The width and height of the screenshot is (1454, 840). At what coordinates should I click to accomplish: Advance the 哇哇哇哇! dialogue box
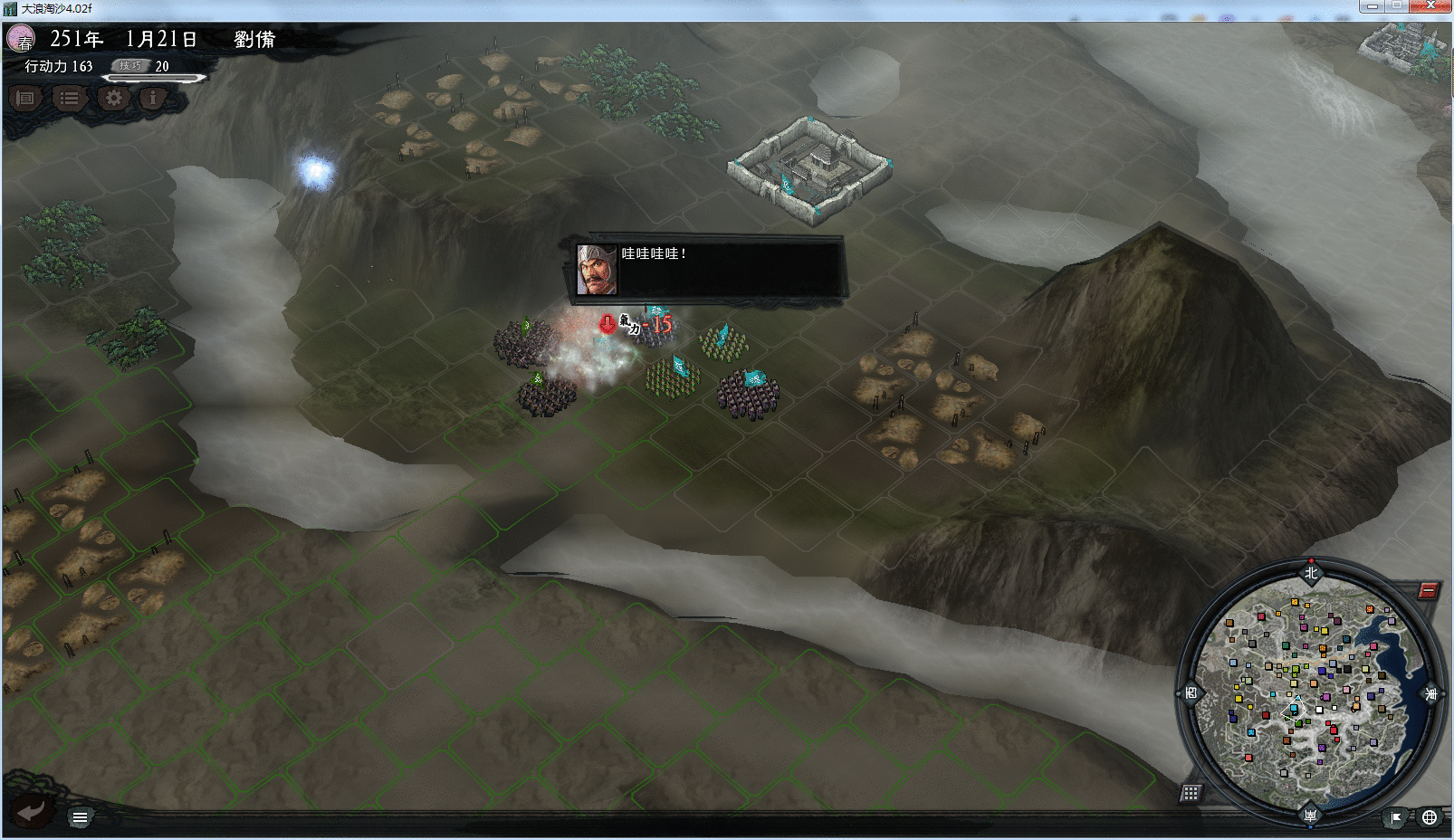click(709, 268)
